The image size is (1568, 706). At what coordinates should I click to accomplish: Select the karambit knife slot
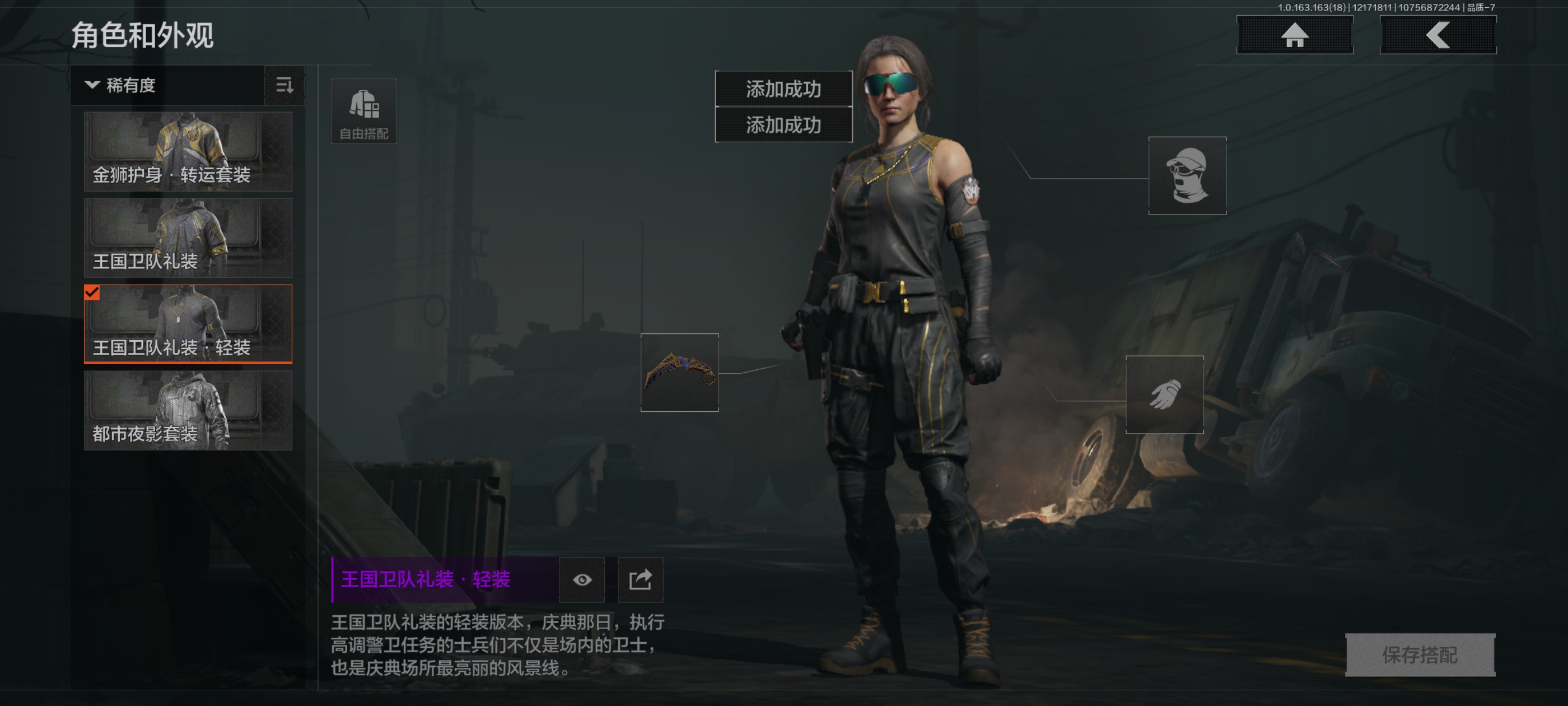click(x=679, y=372)
